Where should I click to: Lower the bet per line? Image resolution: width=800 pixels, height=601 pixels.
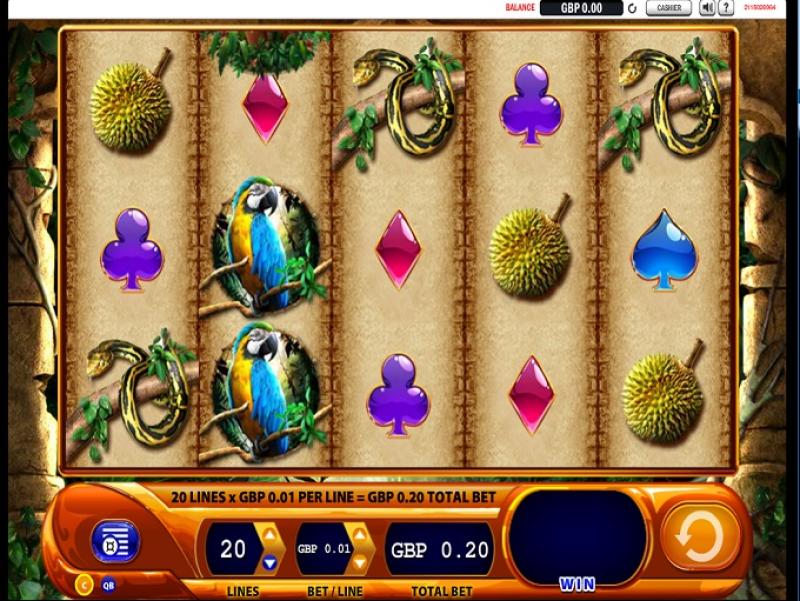tap(360, 562)
